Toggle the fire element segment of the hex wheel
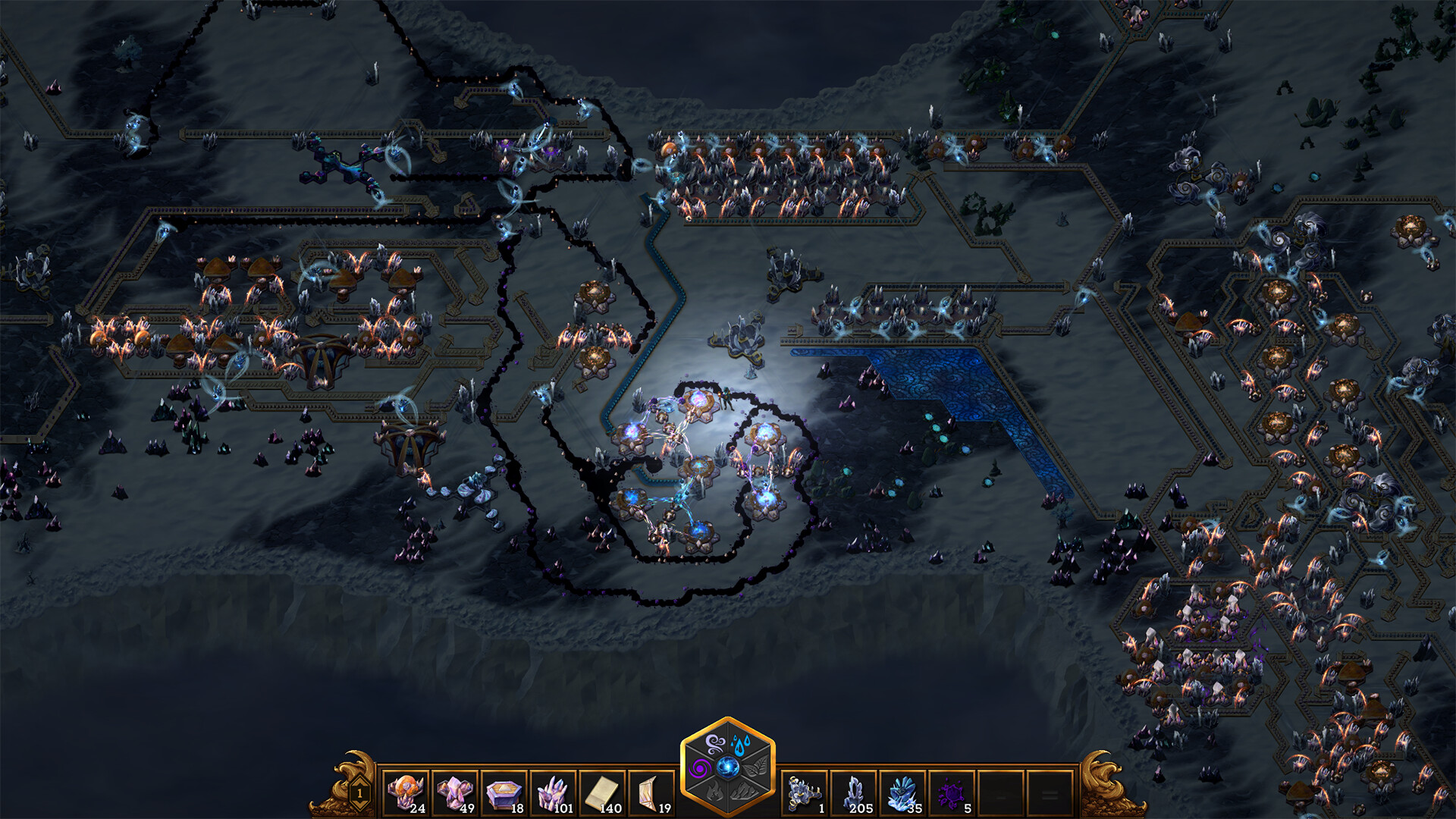1456x819 pixels. pos(713,792)
